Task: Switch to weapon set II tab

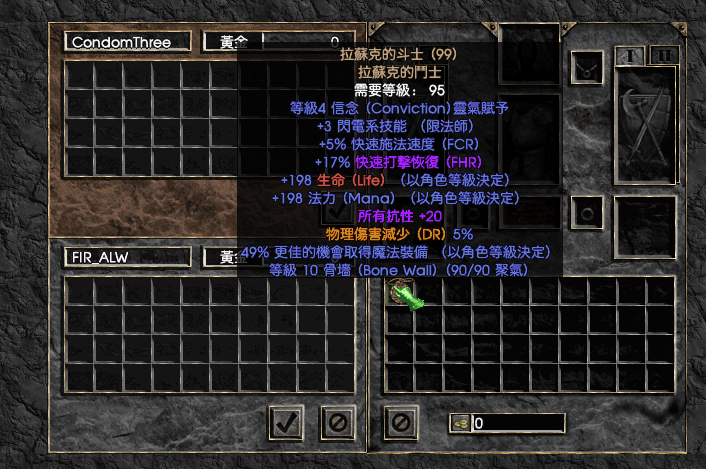Action: coord(663,55)
